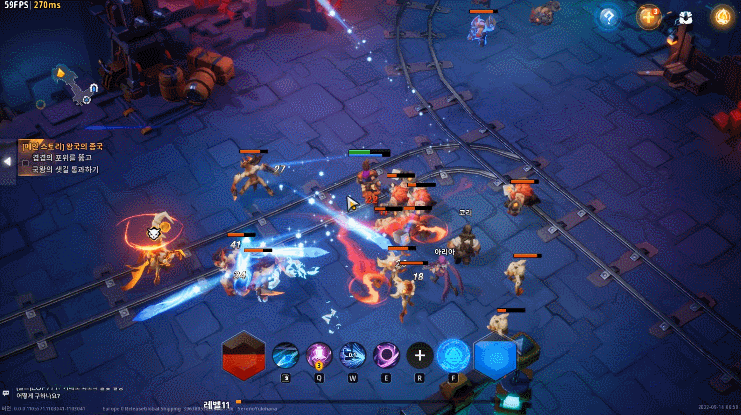This screenshot has height=415, width=741.
Task: Click the orange flame icon at top right
Action: pos(721,16)
